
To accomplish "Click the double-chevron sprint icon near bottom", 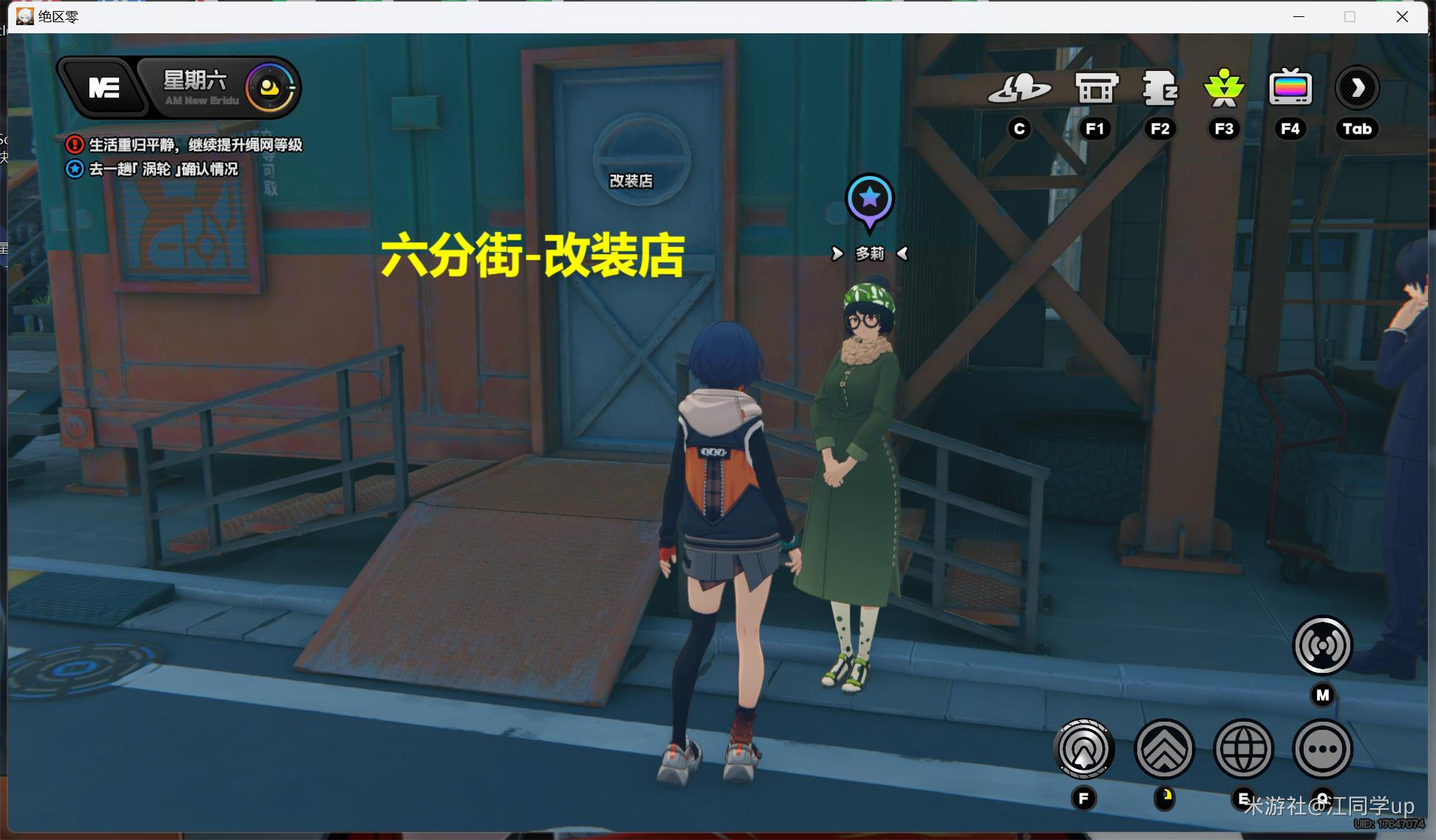I will point(1164,749).
